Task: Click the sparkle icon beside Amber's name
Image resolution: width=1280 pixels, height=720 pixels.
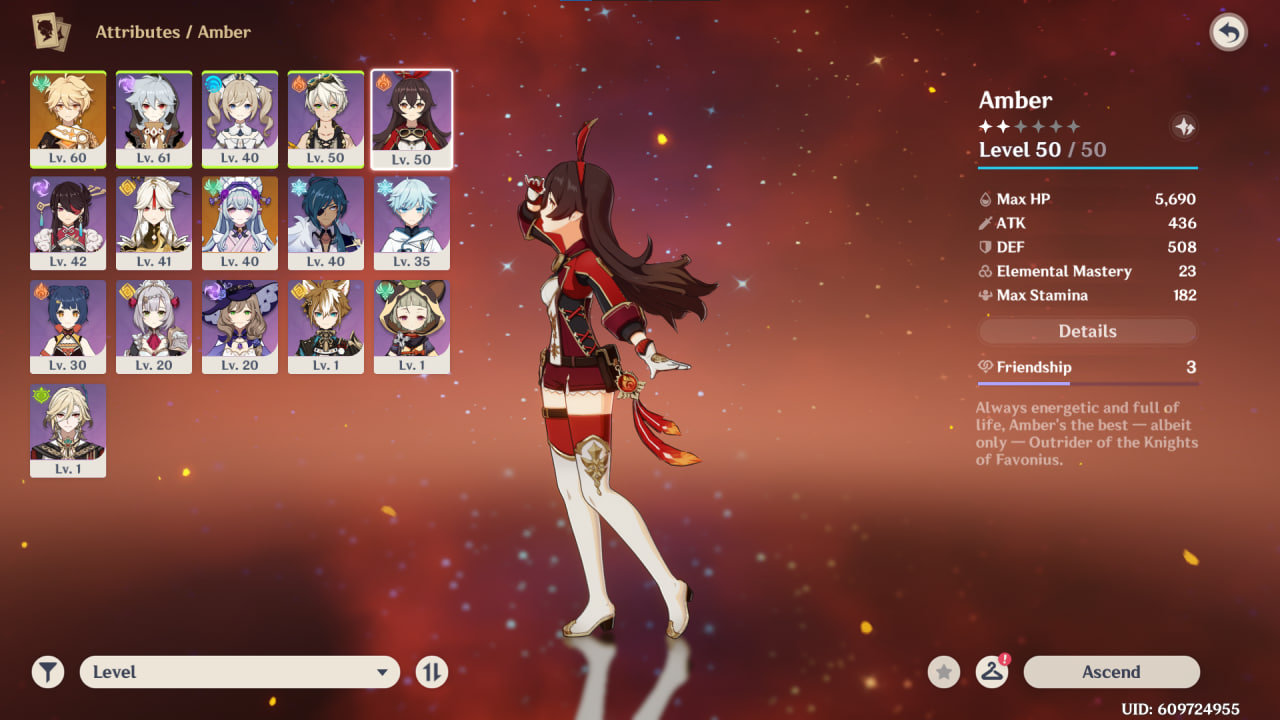Action: tap(1184, 127)
